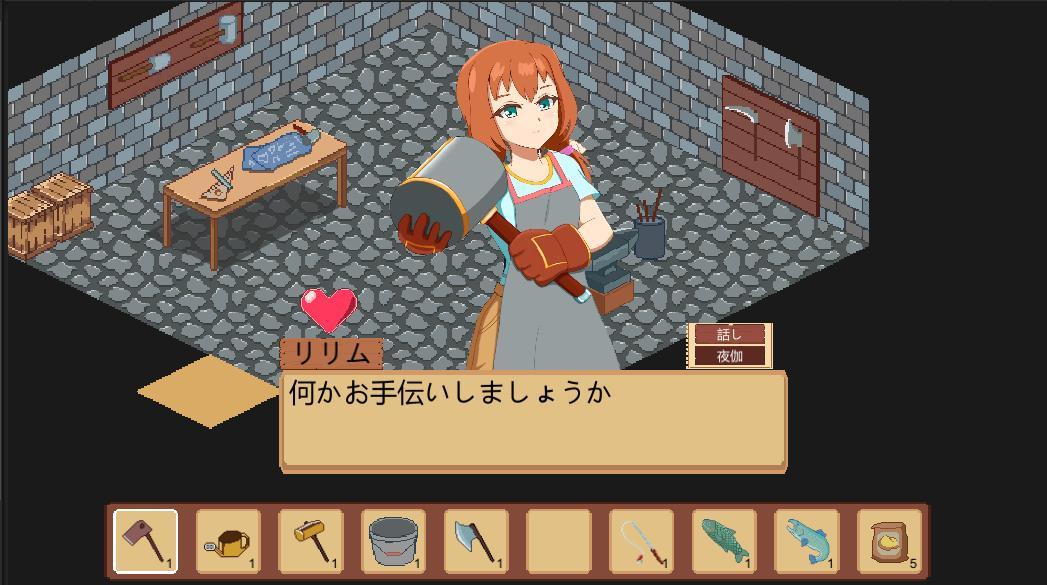Image resolution: width=1047 pixels, height=585 pixels.
Task: Select the blue fish slot
Action: click(806, 541)
